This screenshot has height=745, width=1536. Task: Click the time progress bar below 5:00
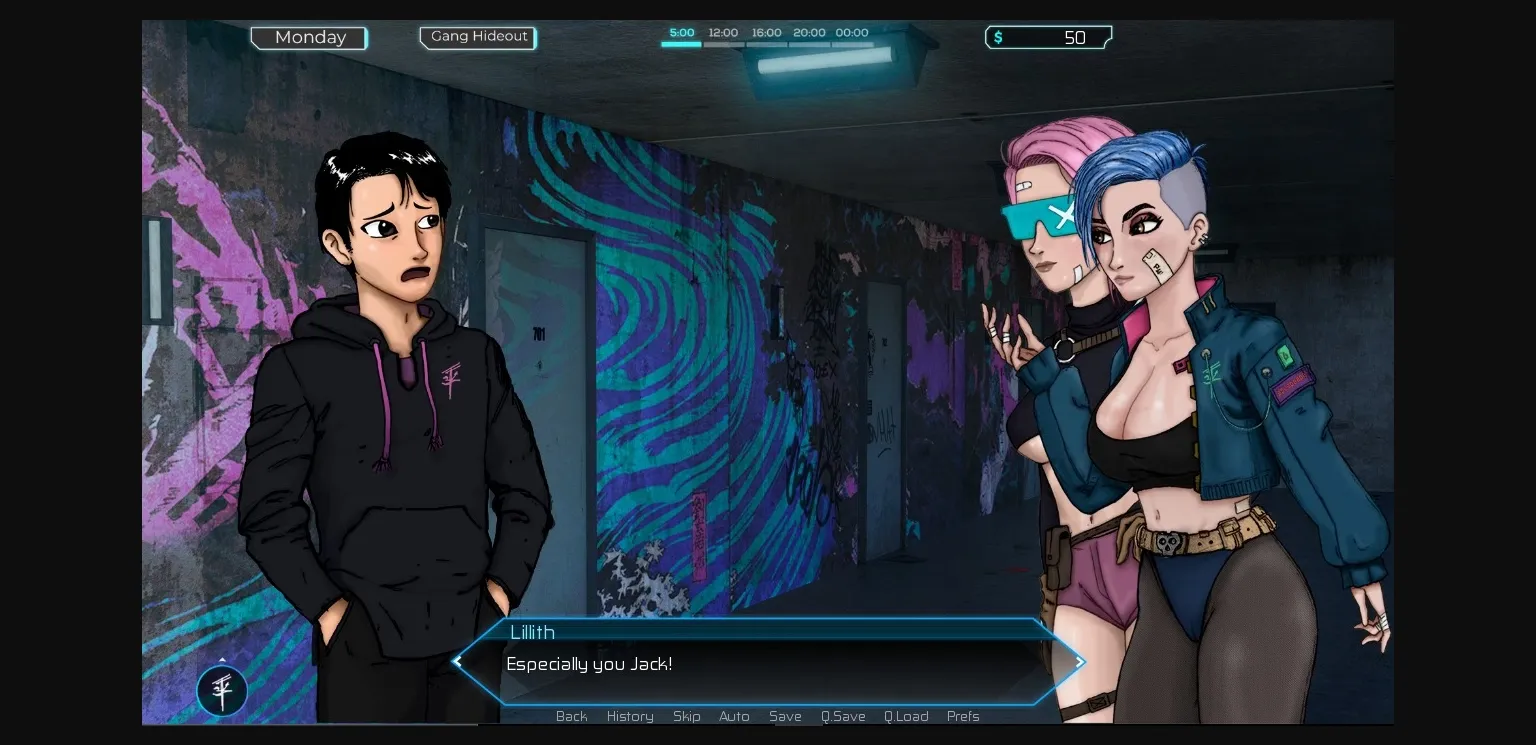681,44
